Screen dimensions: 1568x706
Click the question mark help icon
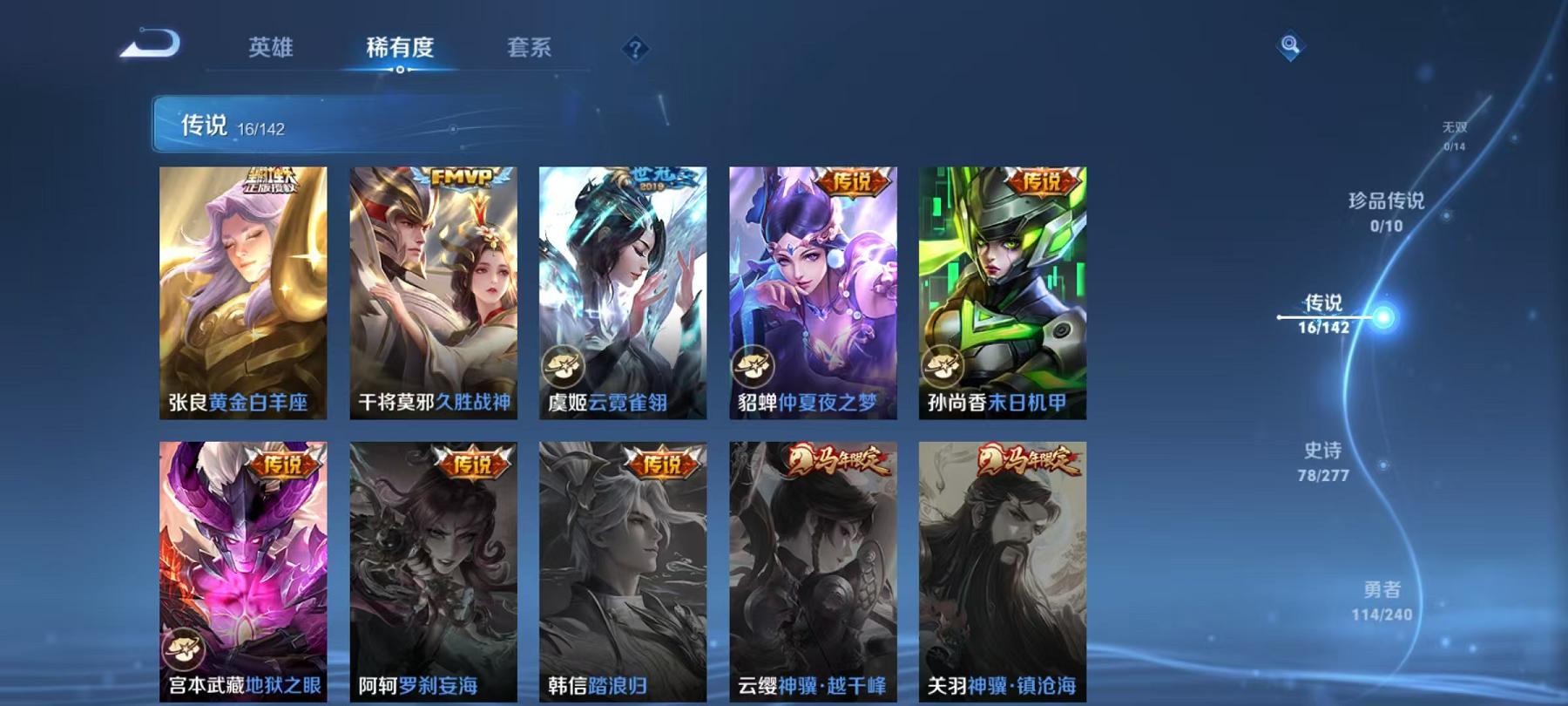click(637, 50)
